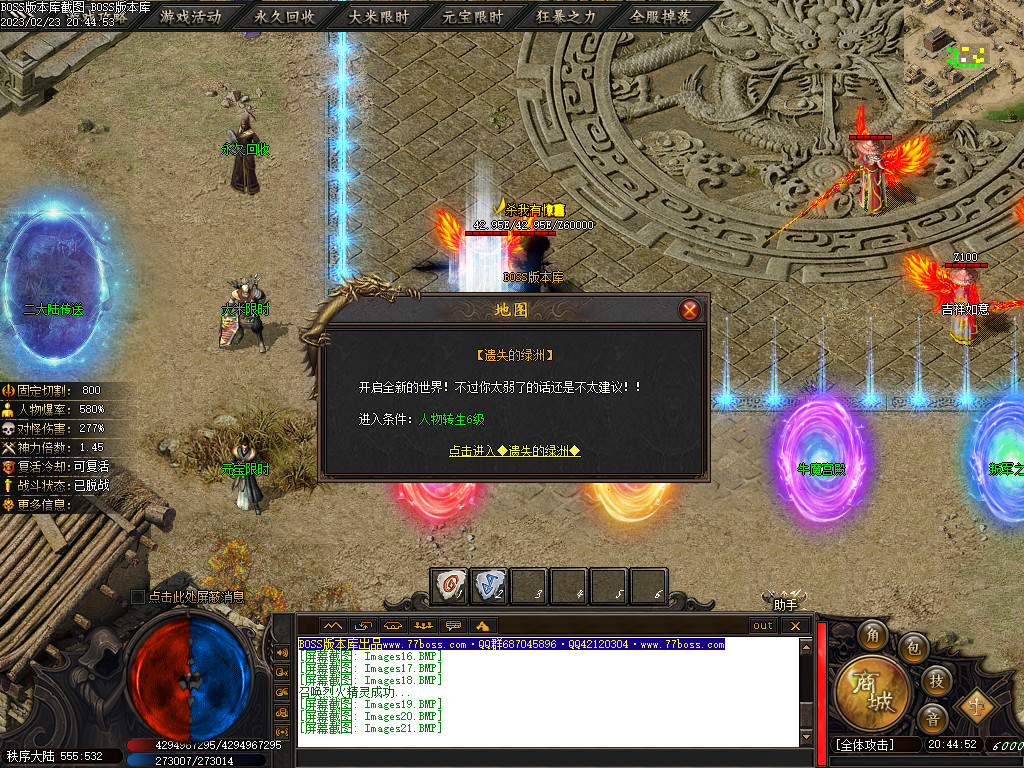Open the 全服掉落 menu

(661, 17)
